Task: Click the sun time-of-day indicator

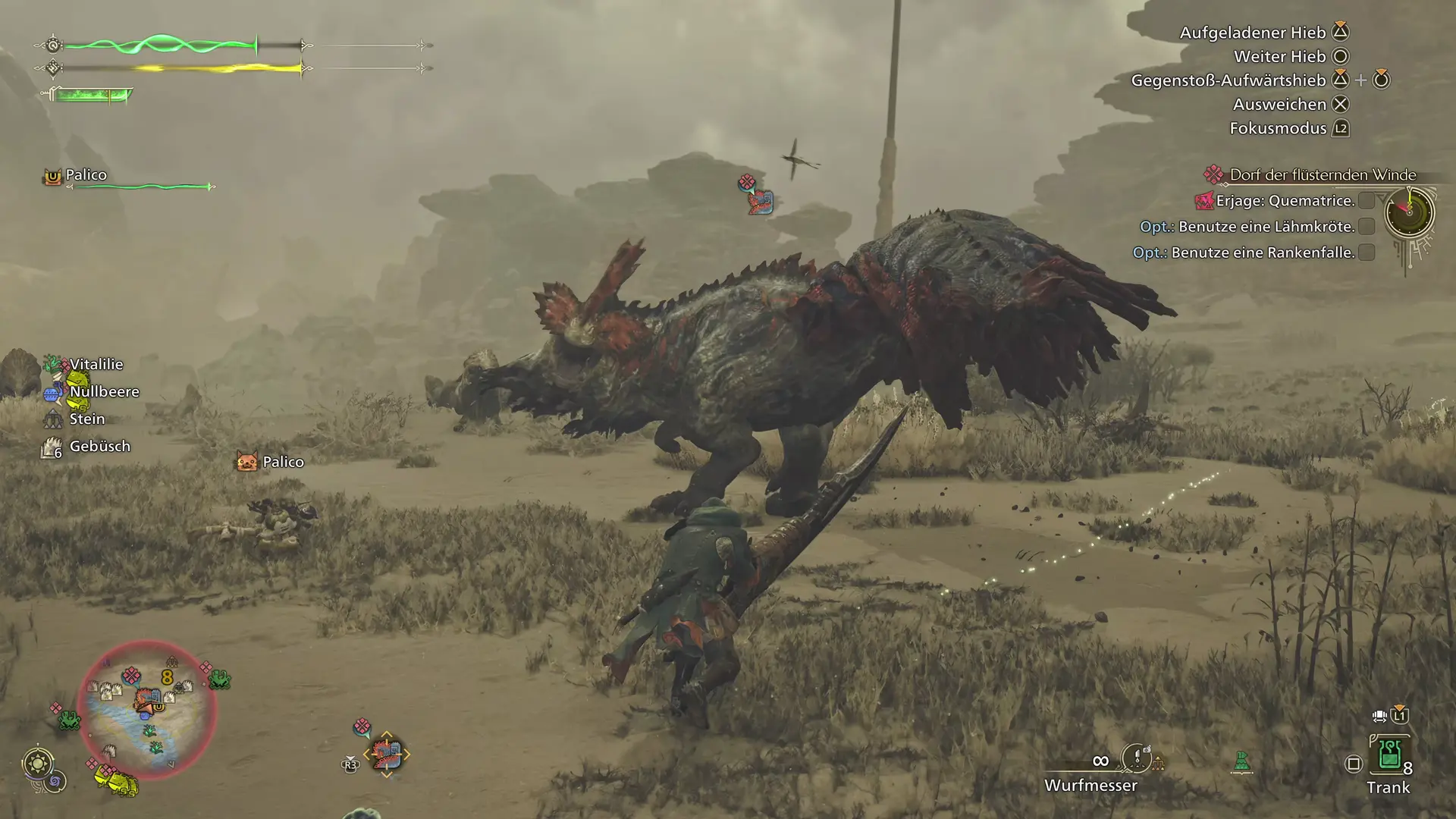Action: point(38,762)
